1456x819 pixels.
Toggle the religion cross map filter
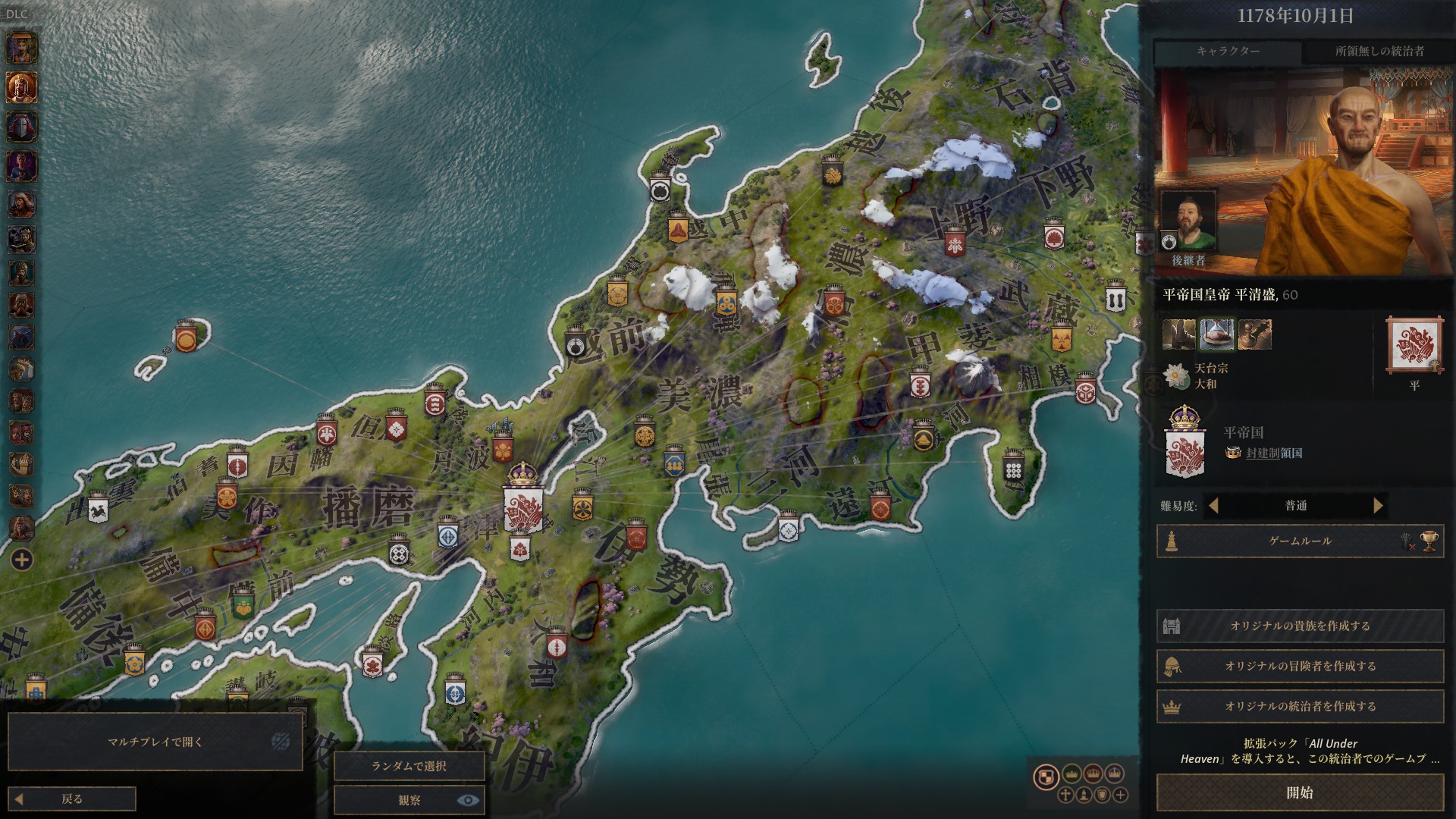(x=1065, y=796)
